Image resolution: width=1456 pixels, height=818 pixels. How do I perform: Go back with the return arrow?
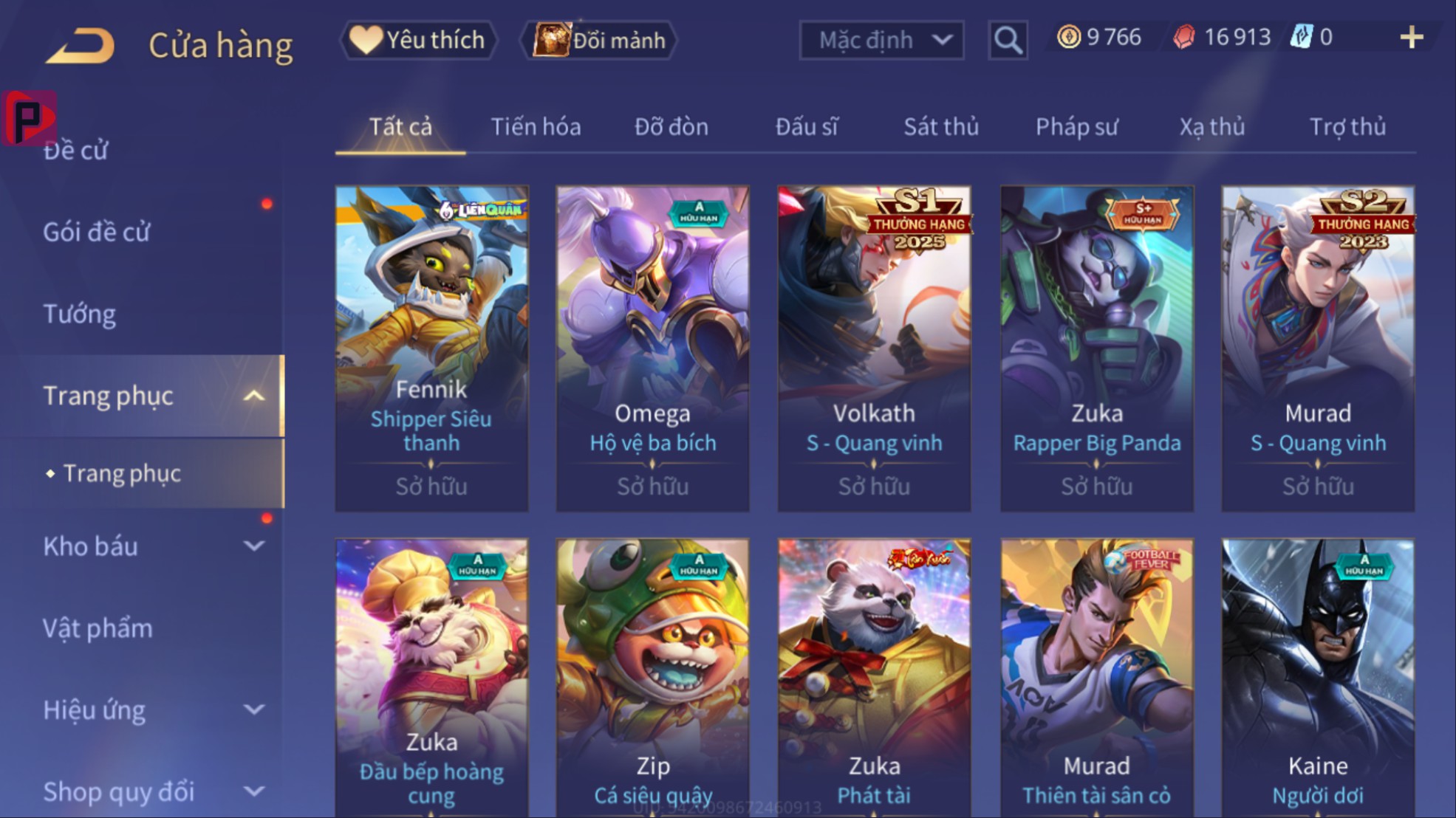click(81, 44)
